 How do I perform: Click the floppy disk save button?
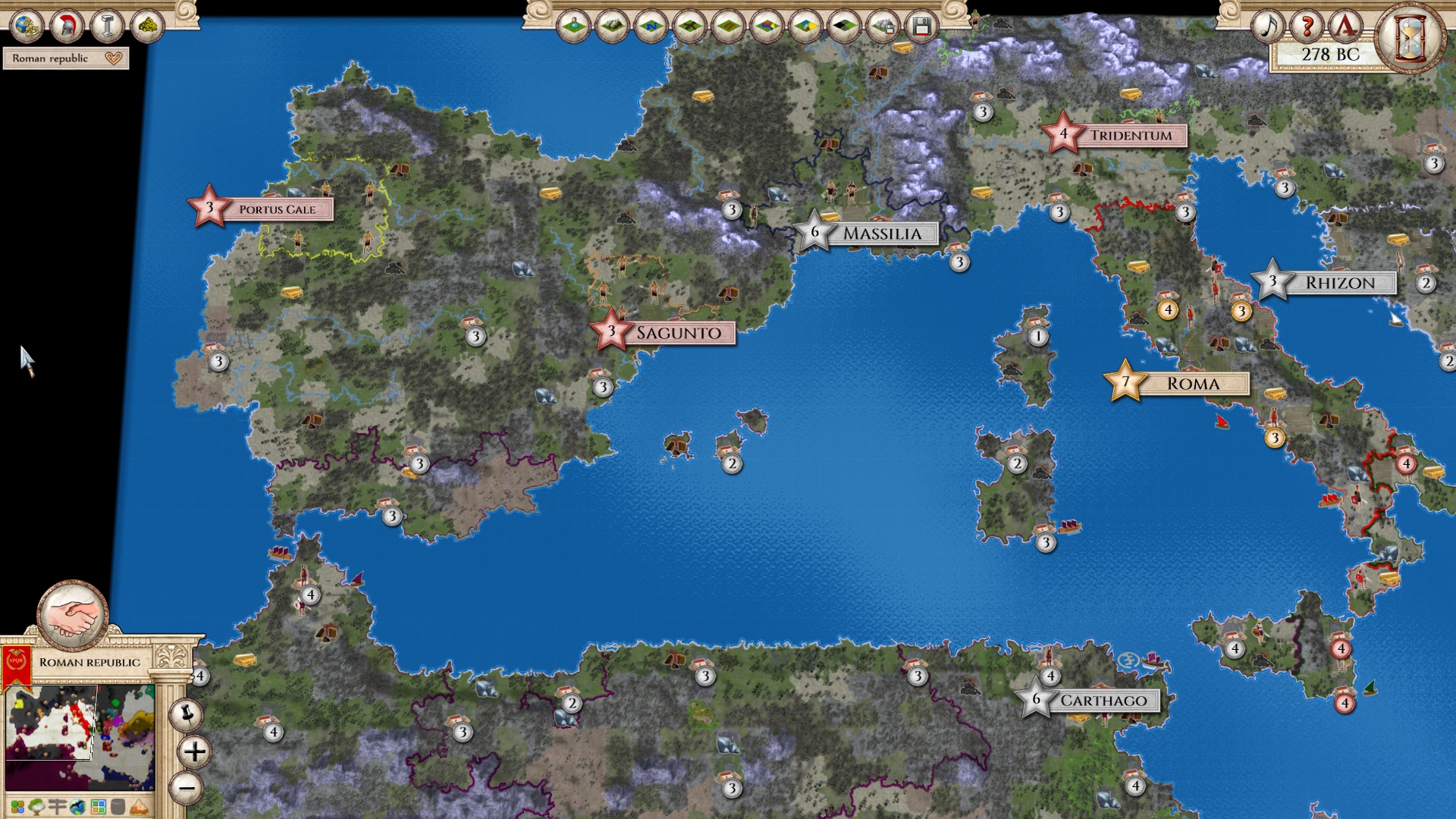click(x=921, y=27)
